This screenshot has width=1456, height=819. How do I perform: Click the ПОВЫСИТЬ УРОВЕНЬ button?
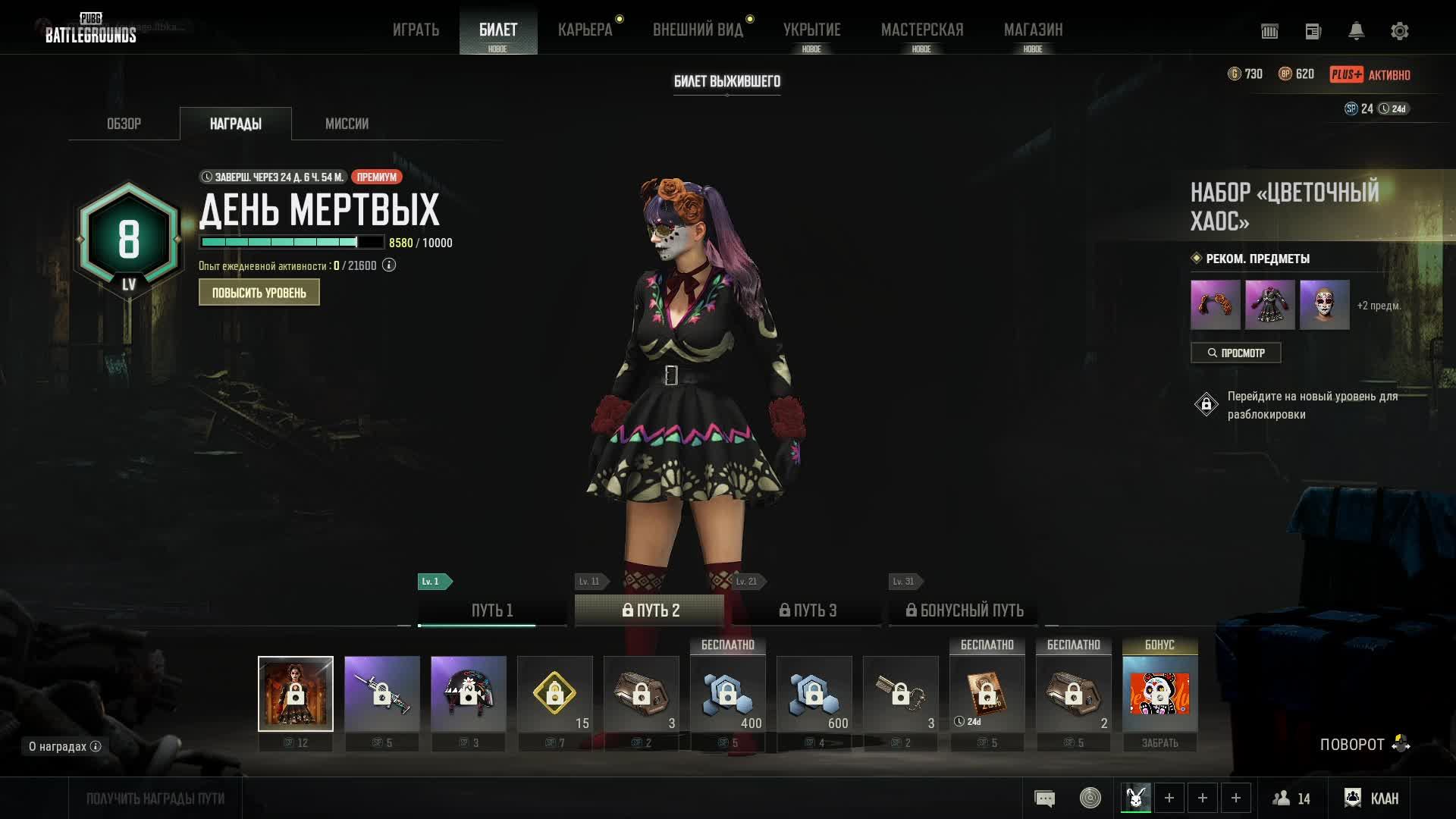pos(259,293)
